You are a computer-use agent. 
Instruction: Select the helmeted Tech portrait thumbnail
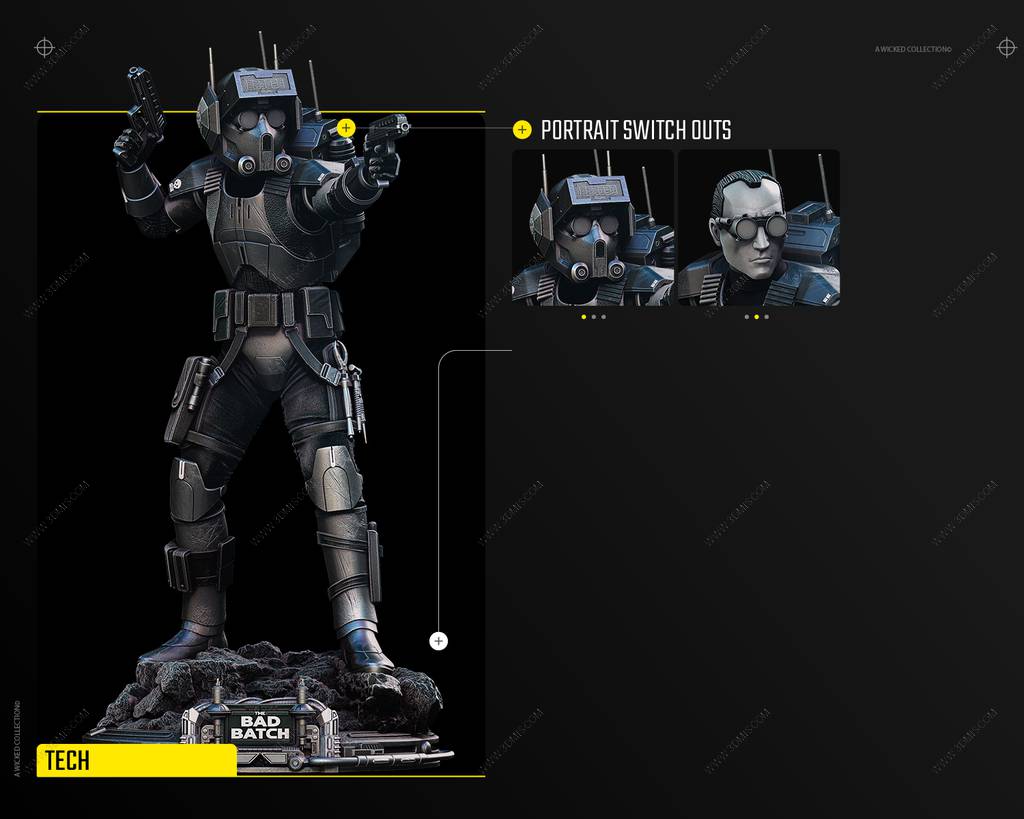592,227
